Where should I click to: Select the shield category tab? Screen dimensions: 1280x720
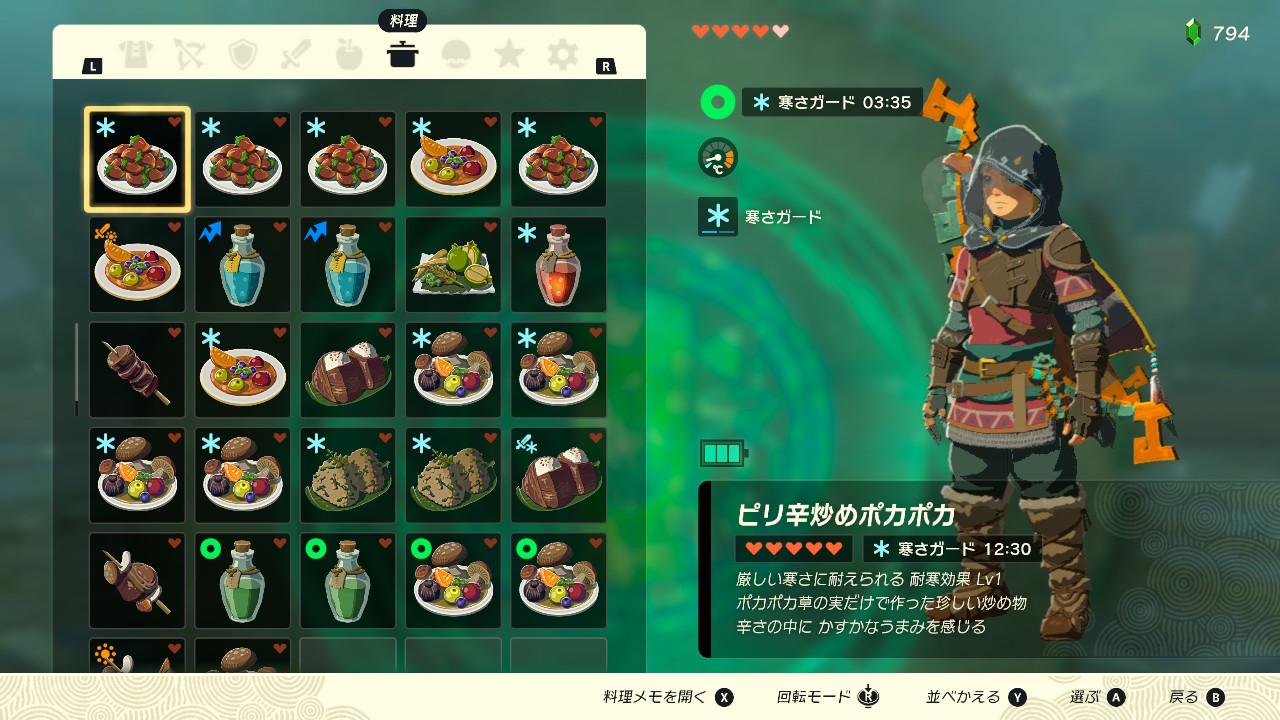(243, 55)
